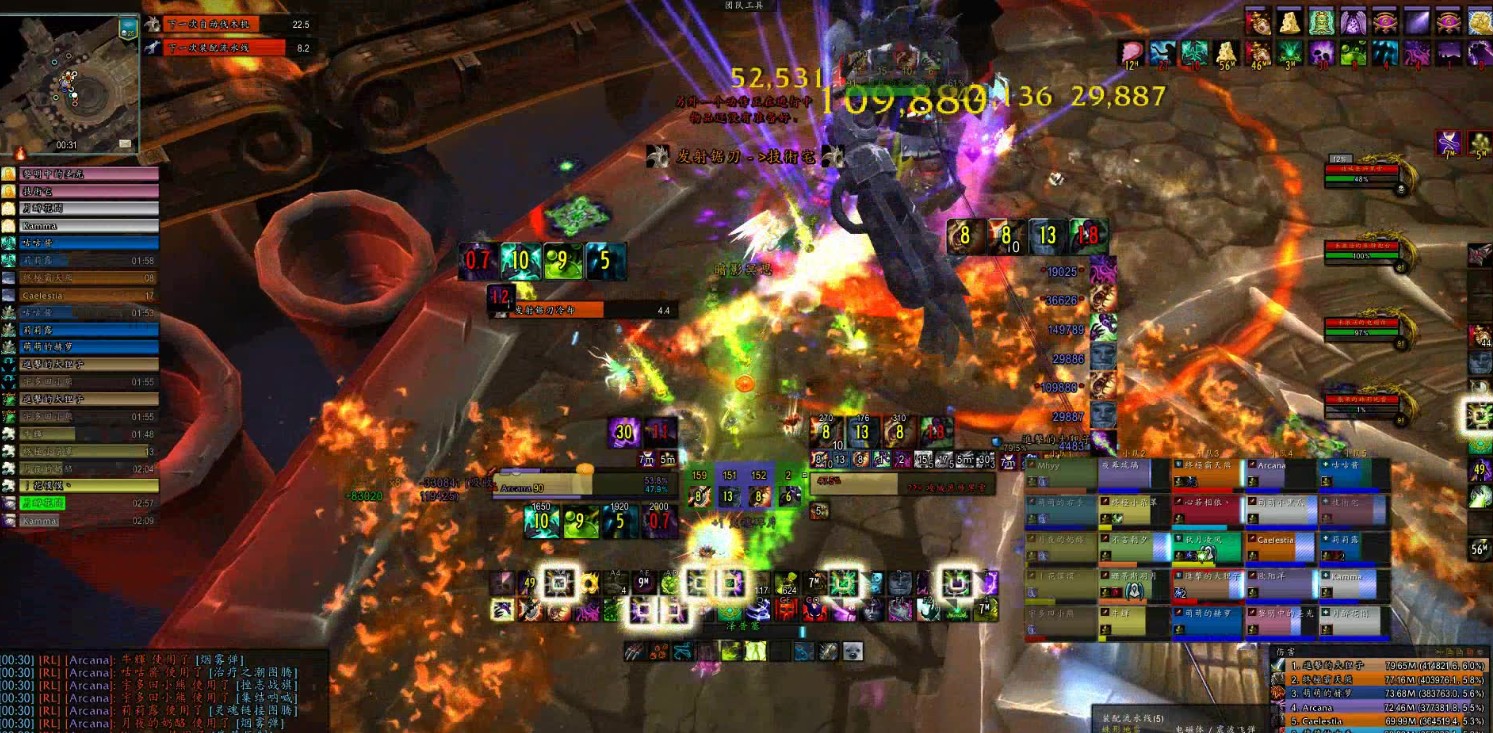
Task: Click the mail envelope icon on the minimap
Action: (x=125, y=144)
